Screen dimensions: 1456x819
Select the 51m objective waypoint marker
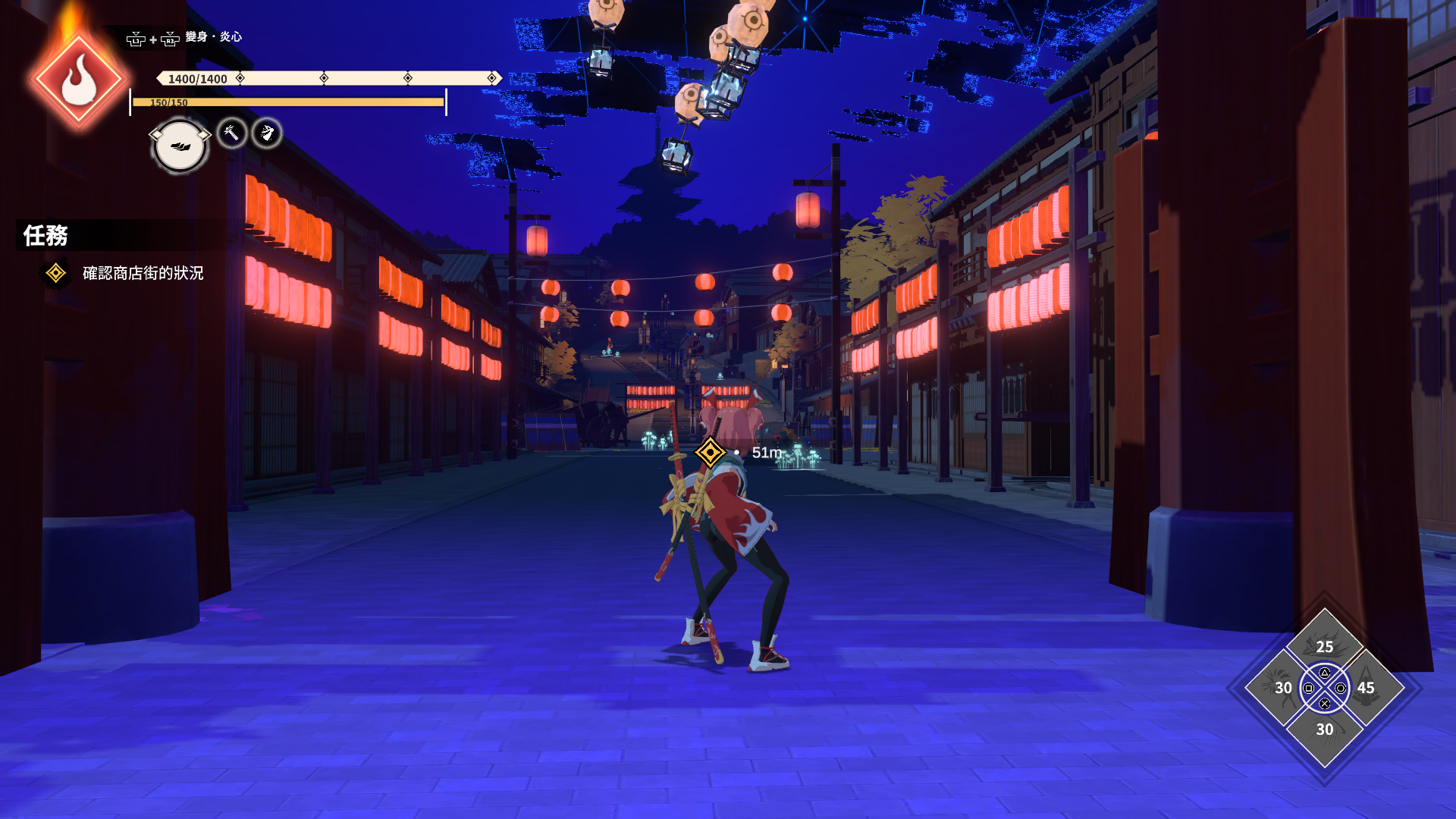pos(711,453)
